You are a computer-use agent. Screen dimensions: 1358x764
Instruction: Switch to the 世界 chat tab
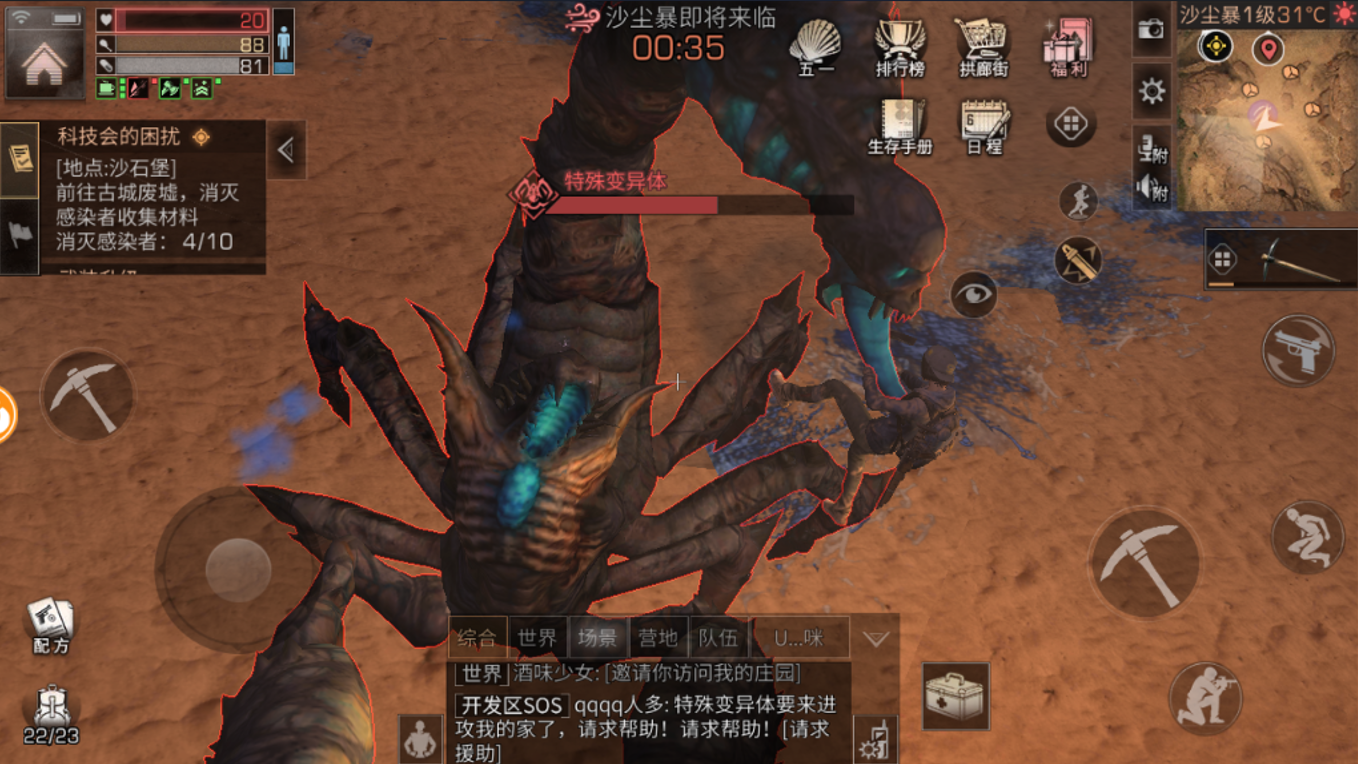(537, 637)
